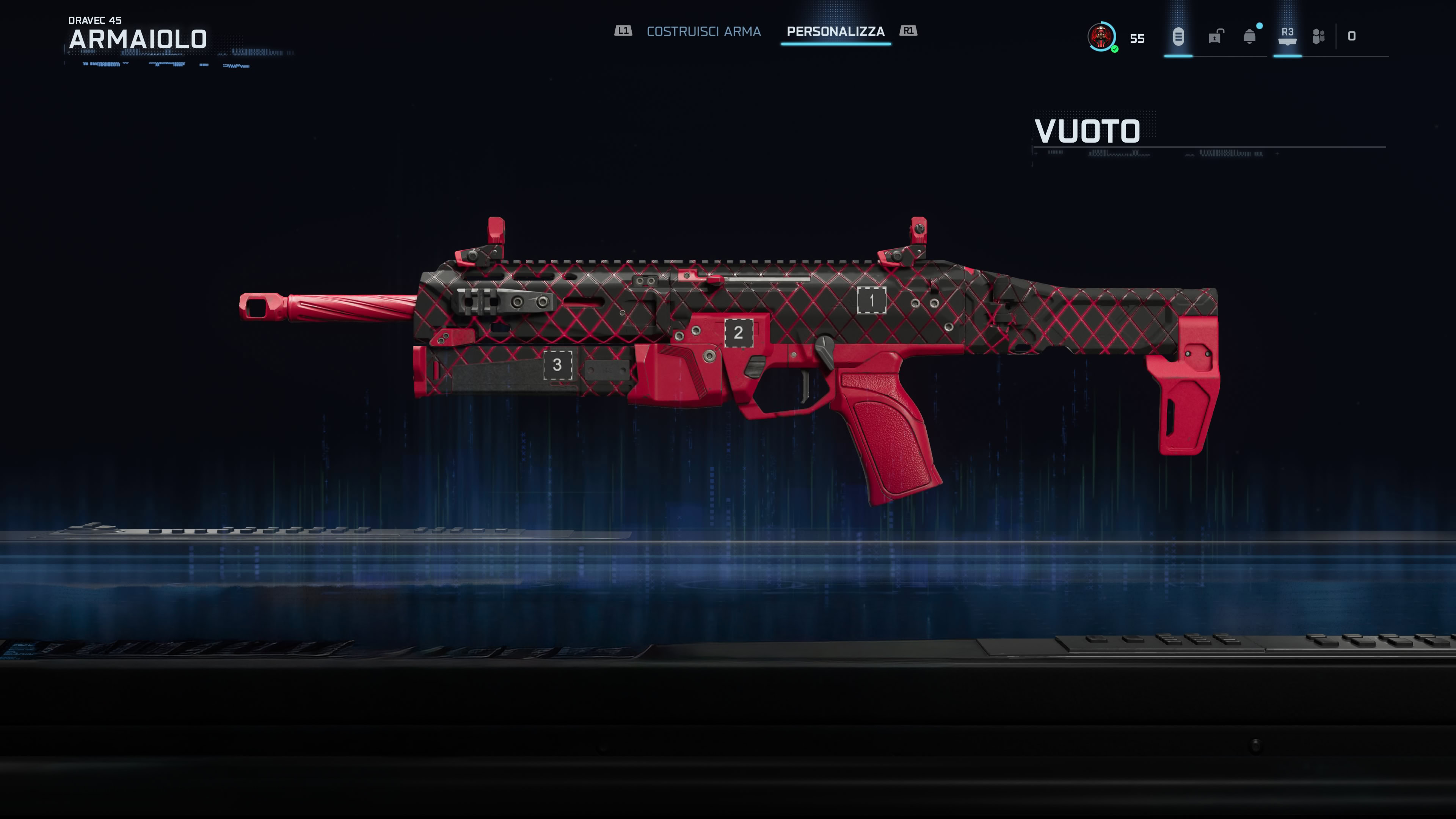This screenshot has width=1456, height=819.
Task: Open the hexagon party icon
Action: point(1318,37)
